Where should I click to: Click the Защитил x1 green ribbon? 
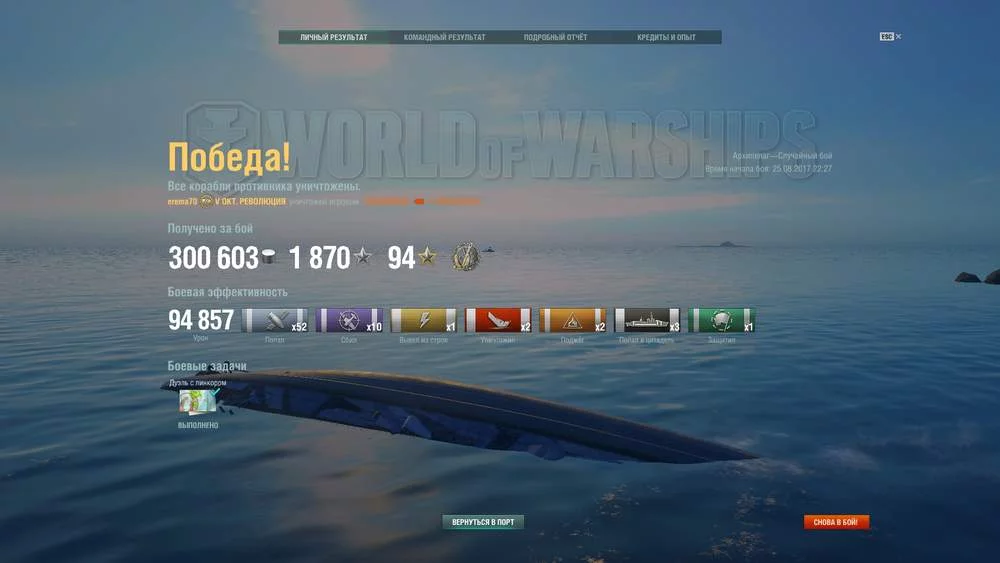(722, 321)
